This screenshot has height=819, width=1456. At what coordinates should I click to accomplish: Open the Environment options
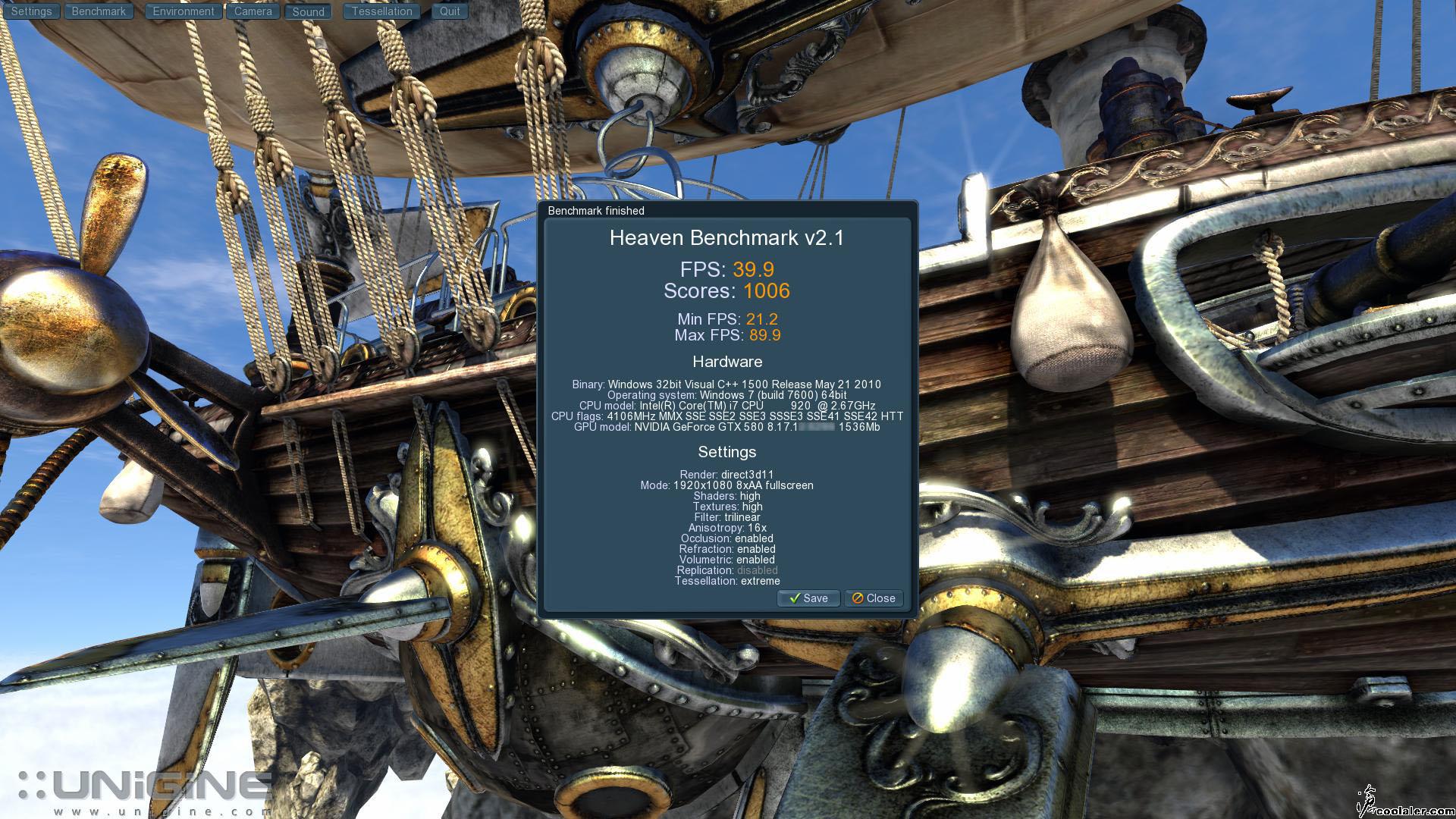click(183, 11)
